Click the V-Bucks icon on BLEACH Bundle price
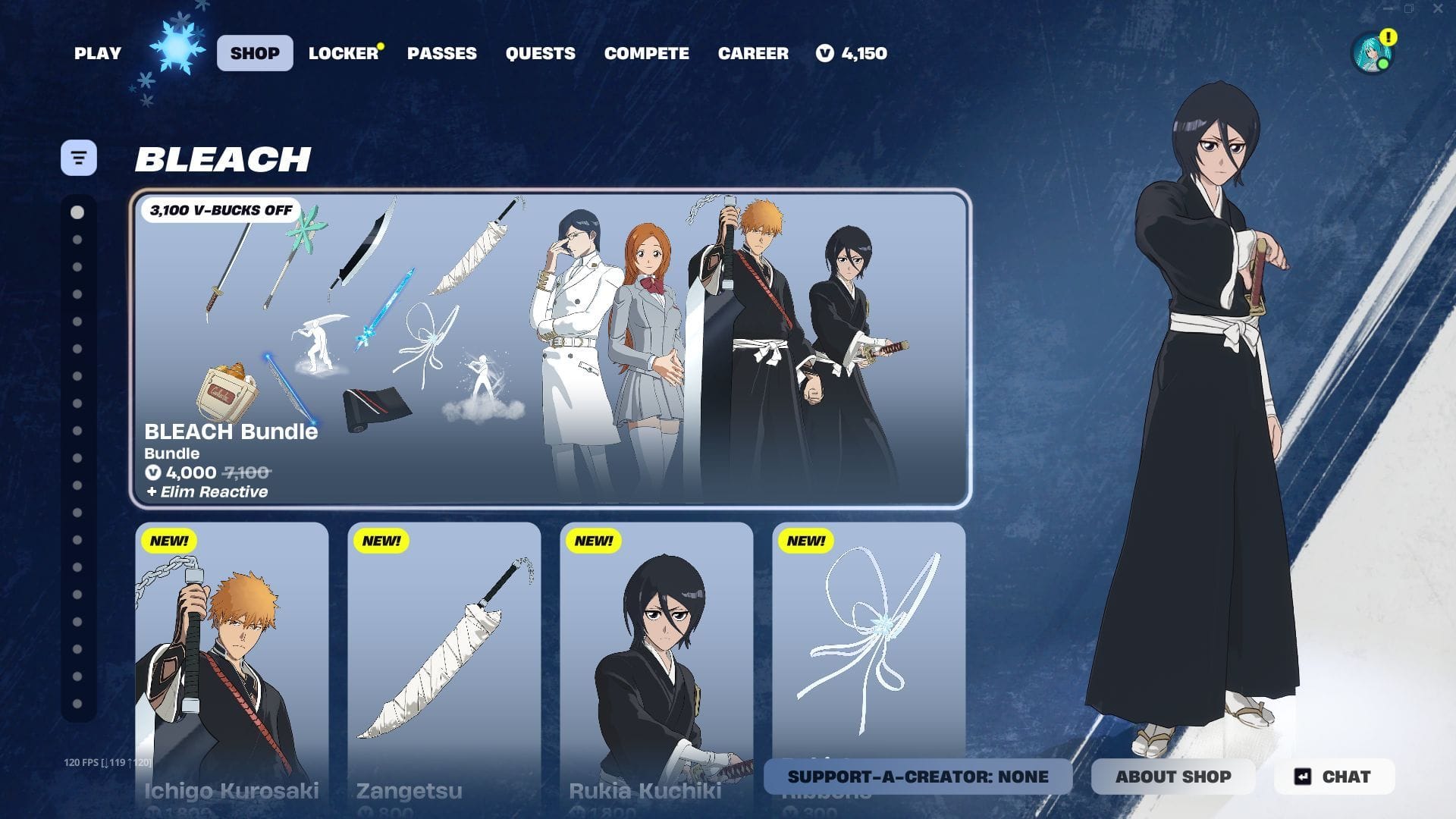The image size is (1456, 819). pos(154,472)
